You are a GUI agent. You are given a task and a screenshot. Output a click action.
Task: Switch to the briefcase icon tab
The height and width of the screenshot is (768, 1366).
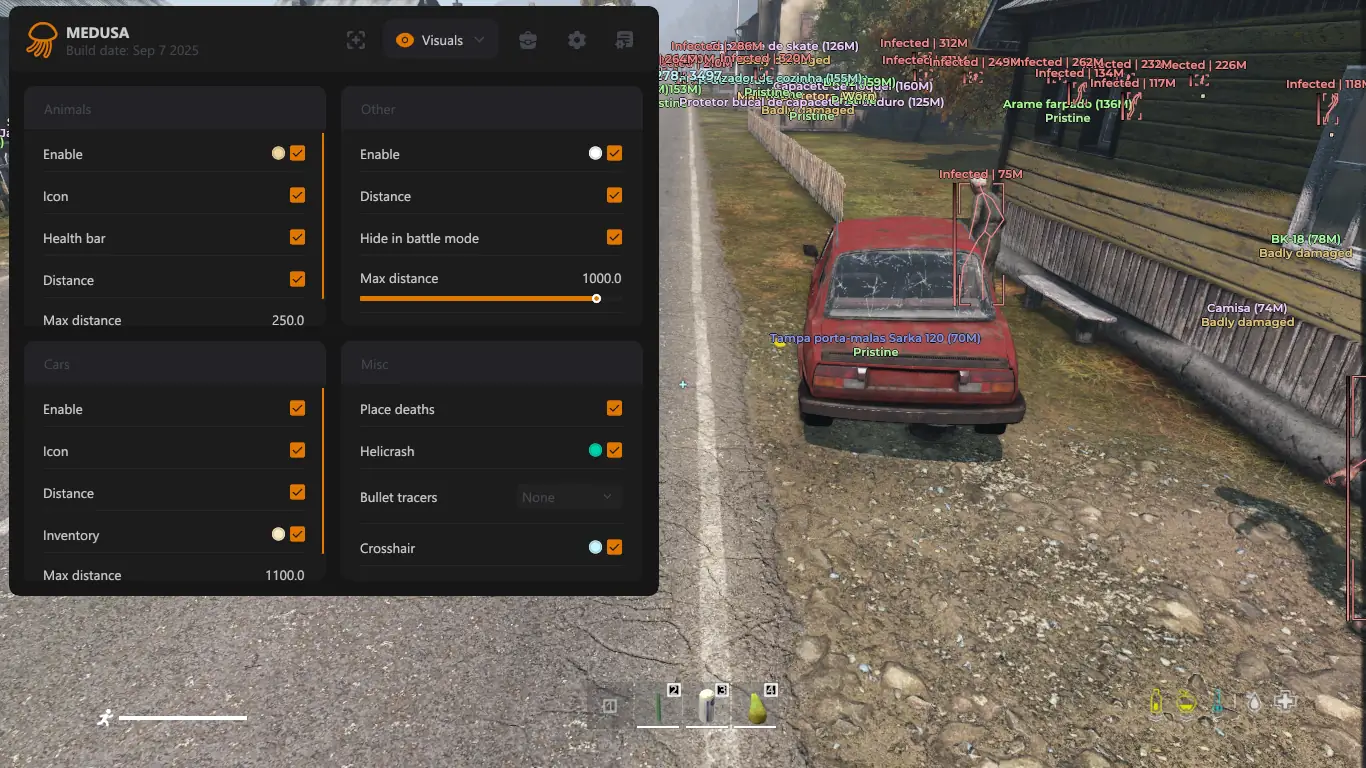pyautogui.click(x=528, y=40)
